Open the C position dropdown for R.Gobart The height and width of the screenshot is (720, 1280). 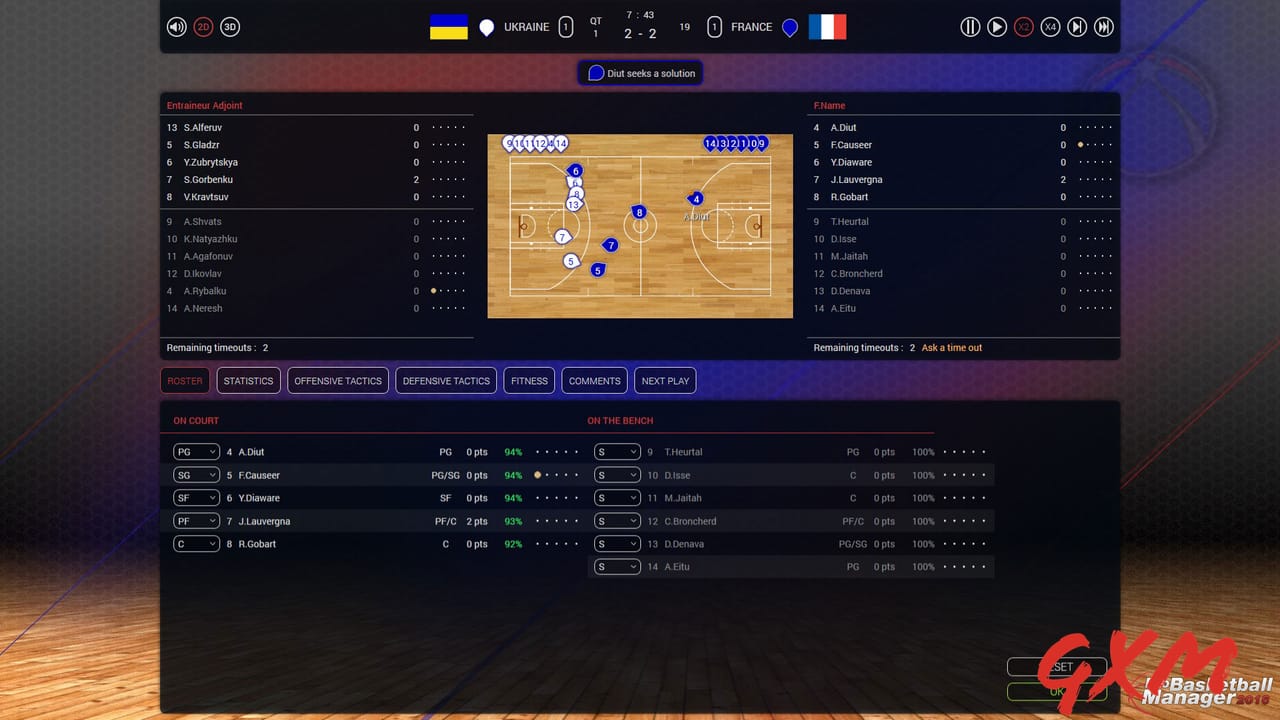(x=196, y=543)
